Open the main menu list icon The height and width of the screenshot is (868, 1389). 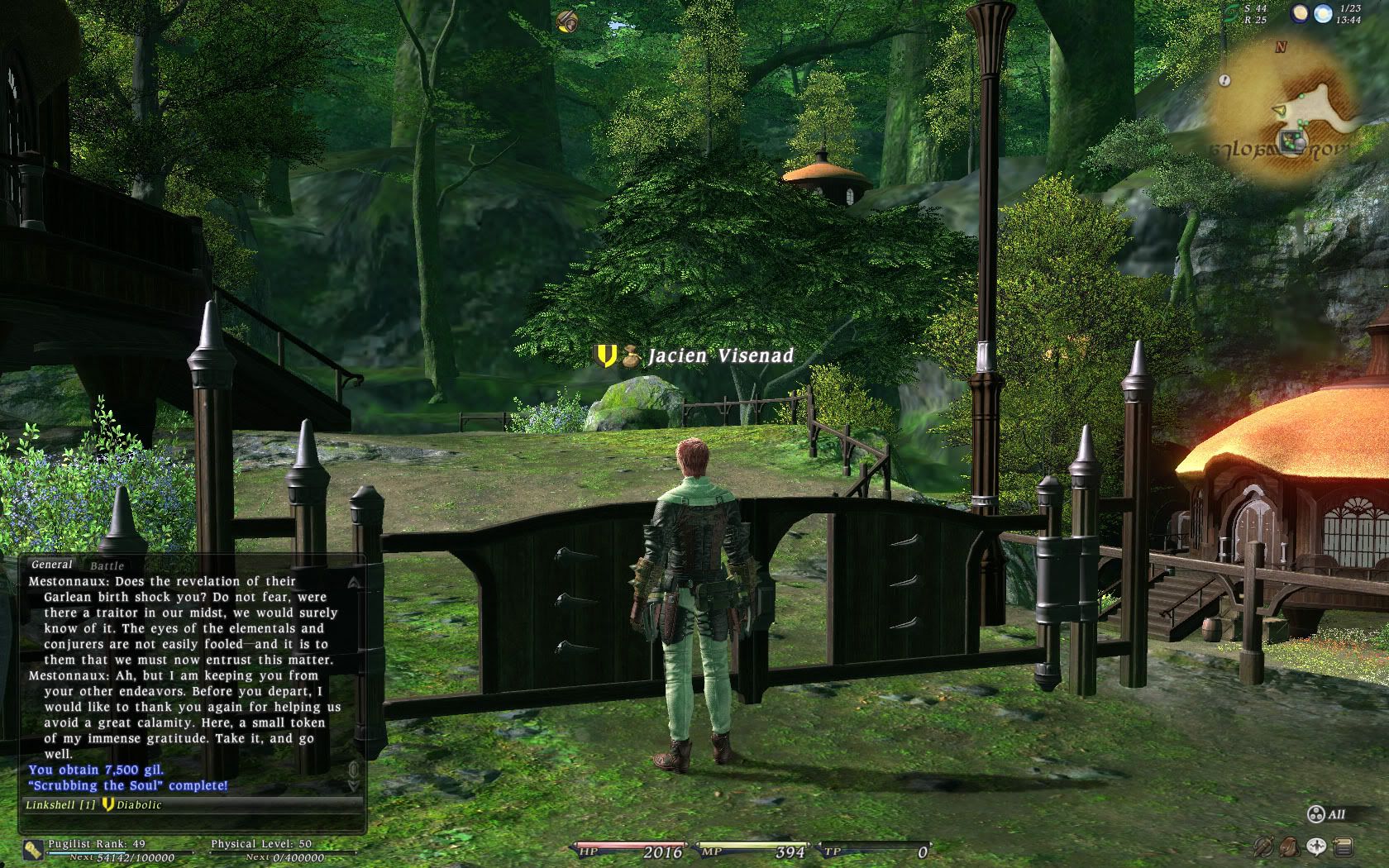pos(1342,847)
